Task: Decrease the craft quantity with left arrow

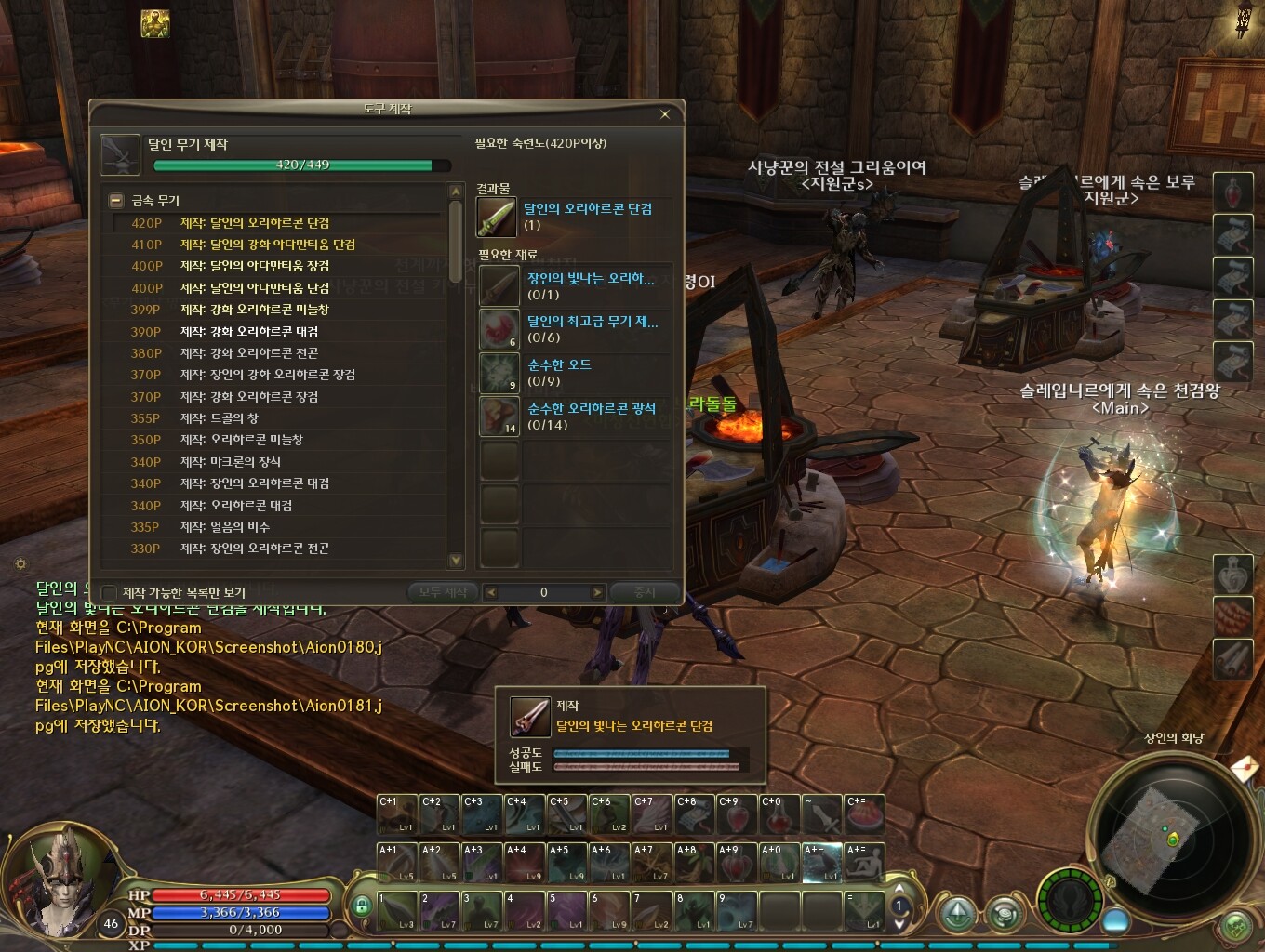Action: click(491, 592)
